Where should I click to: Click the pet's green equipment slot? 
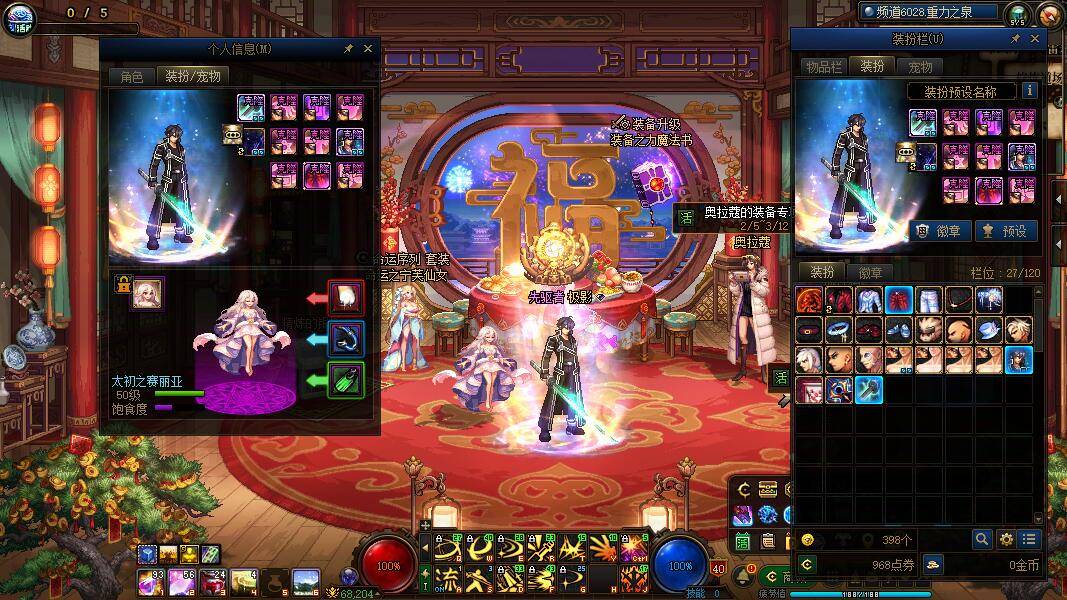346,380
